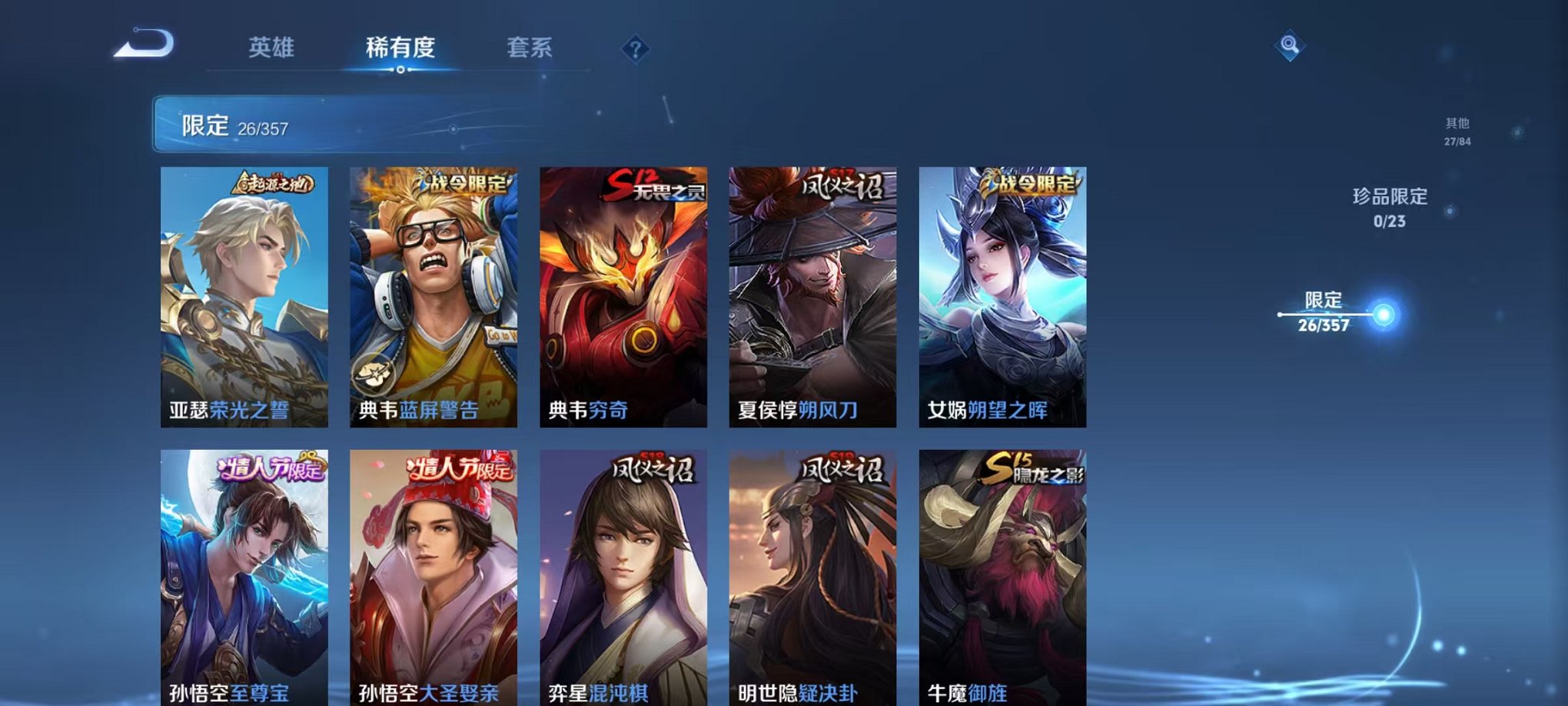Open search with the magnifier icon
The height and width of the screenshot is (706, 1568).
pos(1291,45)
